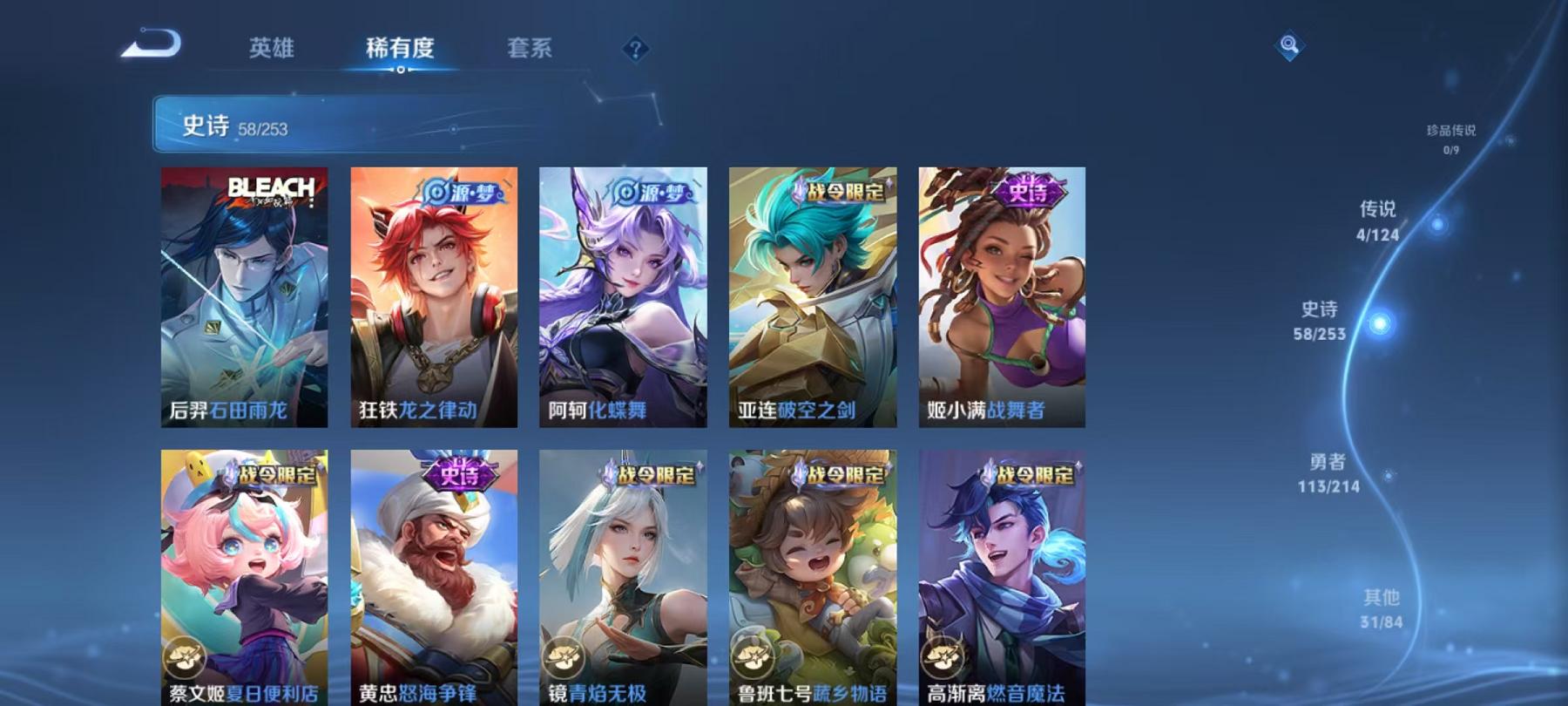The image size is (1568, 706).
Task: Click the question mark help icon
Action: coord(636,50)
